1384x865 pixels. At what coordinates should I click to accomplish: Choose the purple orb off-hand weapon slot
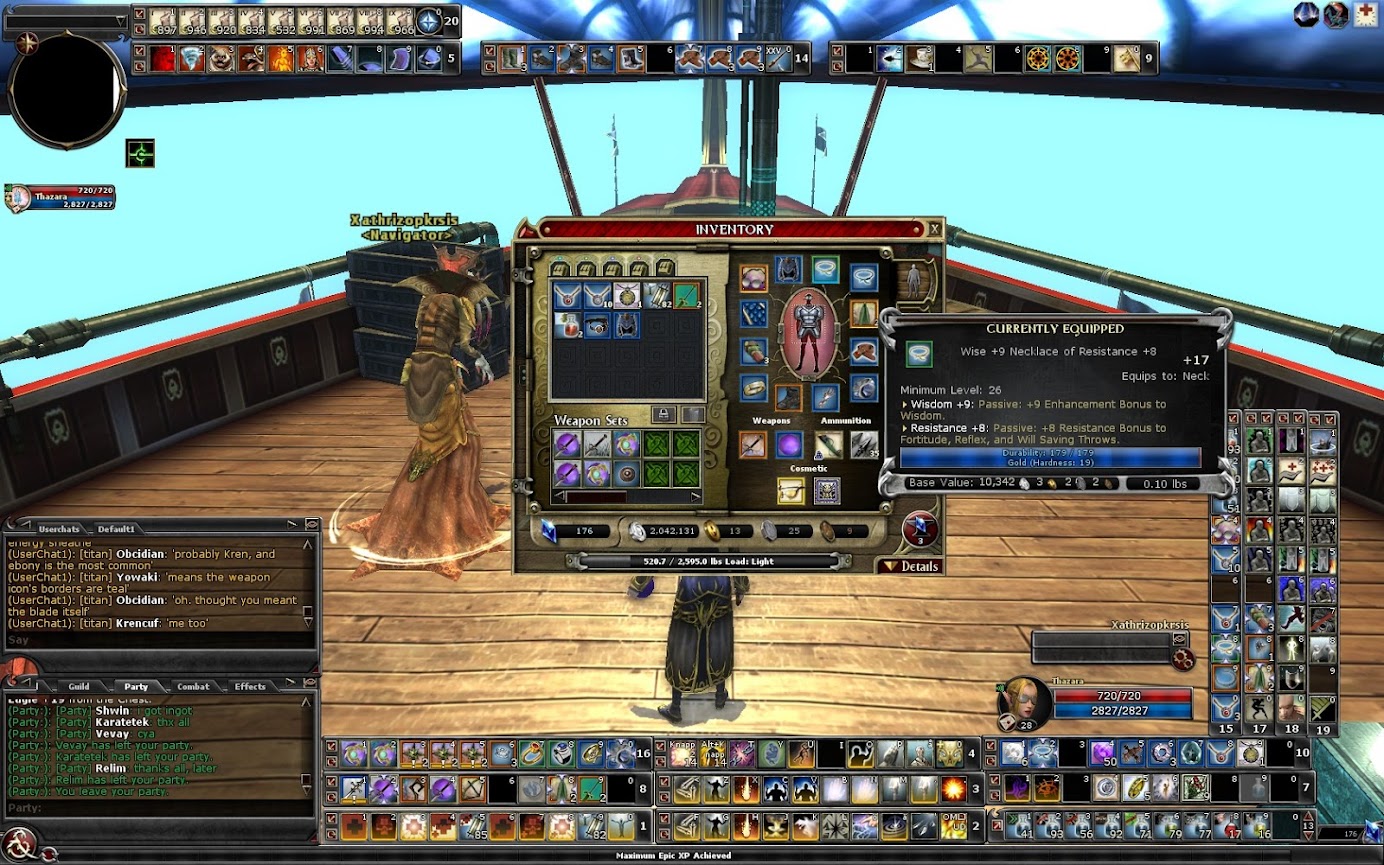(790, 445)
